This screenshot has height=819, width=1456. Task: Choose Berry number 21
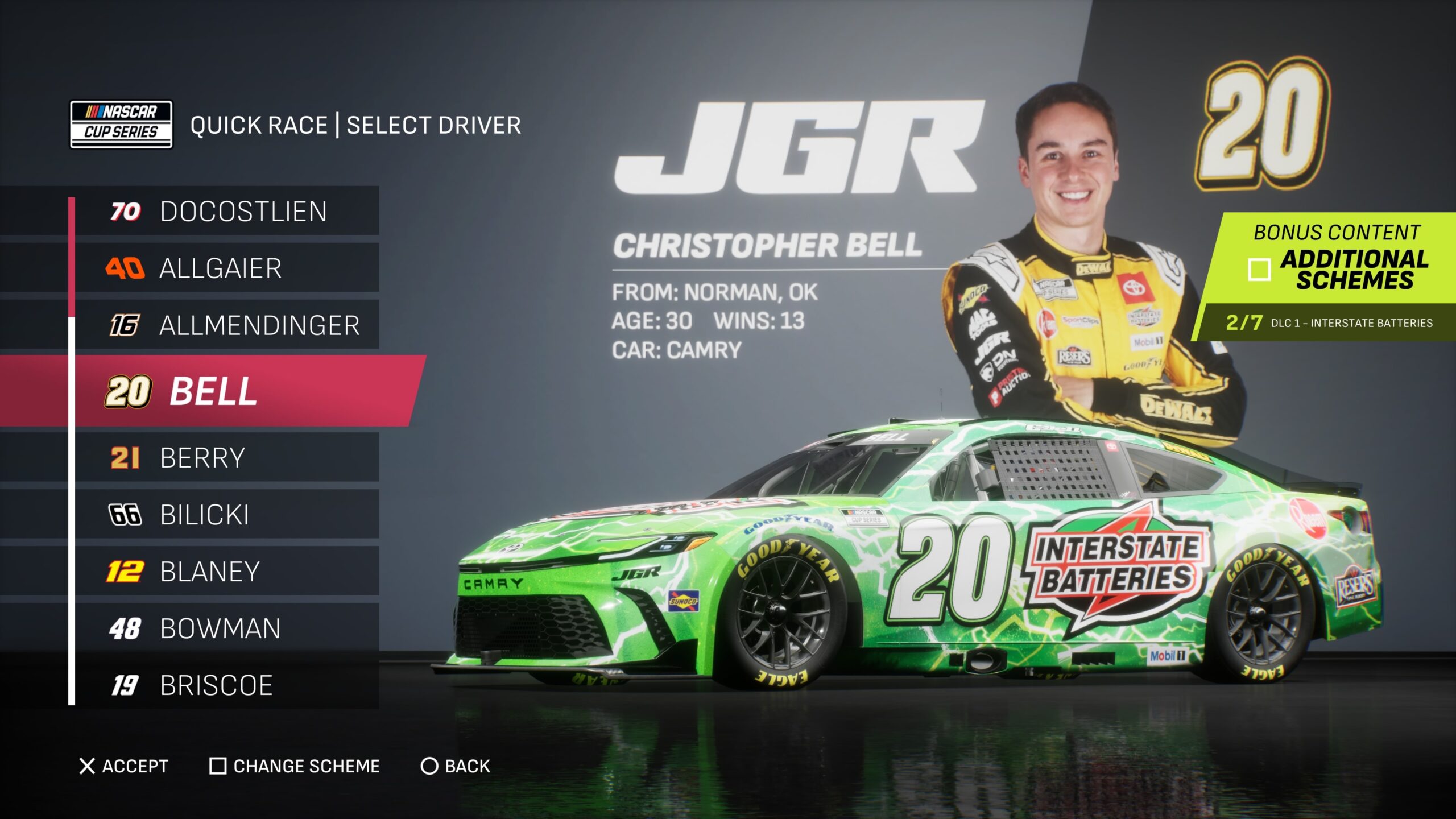pyautogui.click(x=227, y=458)
